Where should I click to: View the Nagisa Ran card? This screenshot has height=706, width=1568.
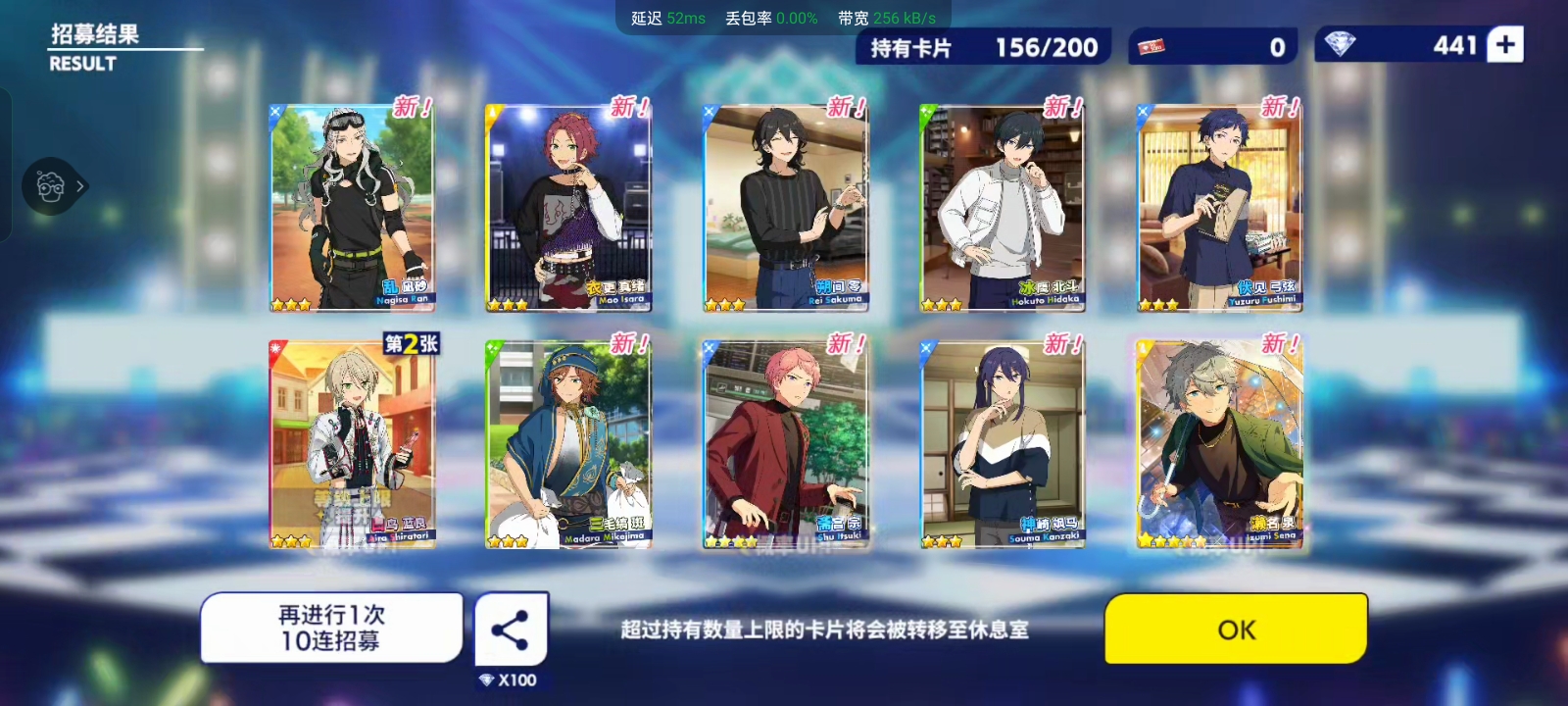(x=352, y=208)
